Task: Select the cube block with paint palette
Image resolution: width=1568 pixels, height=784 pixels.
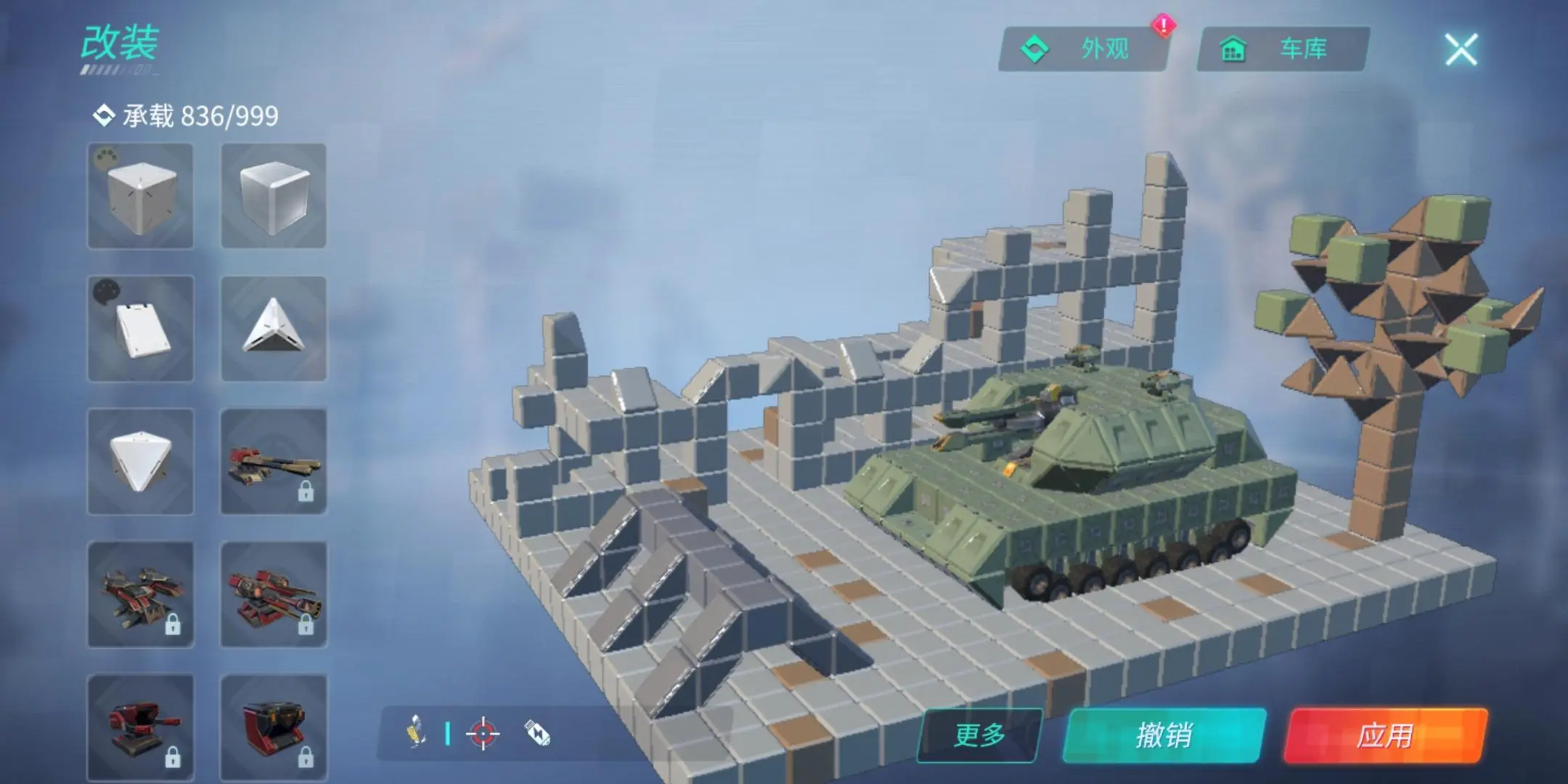Action: click(140, 196)
